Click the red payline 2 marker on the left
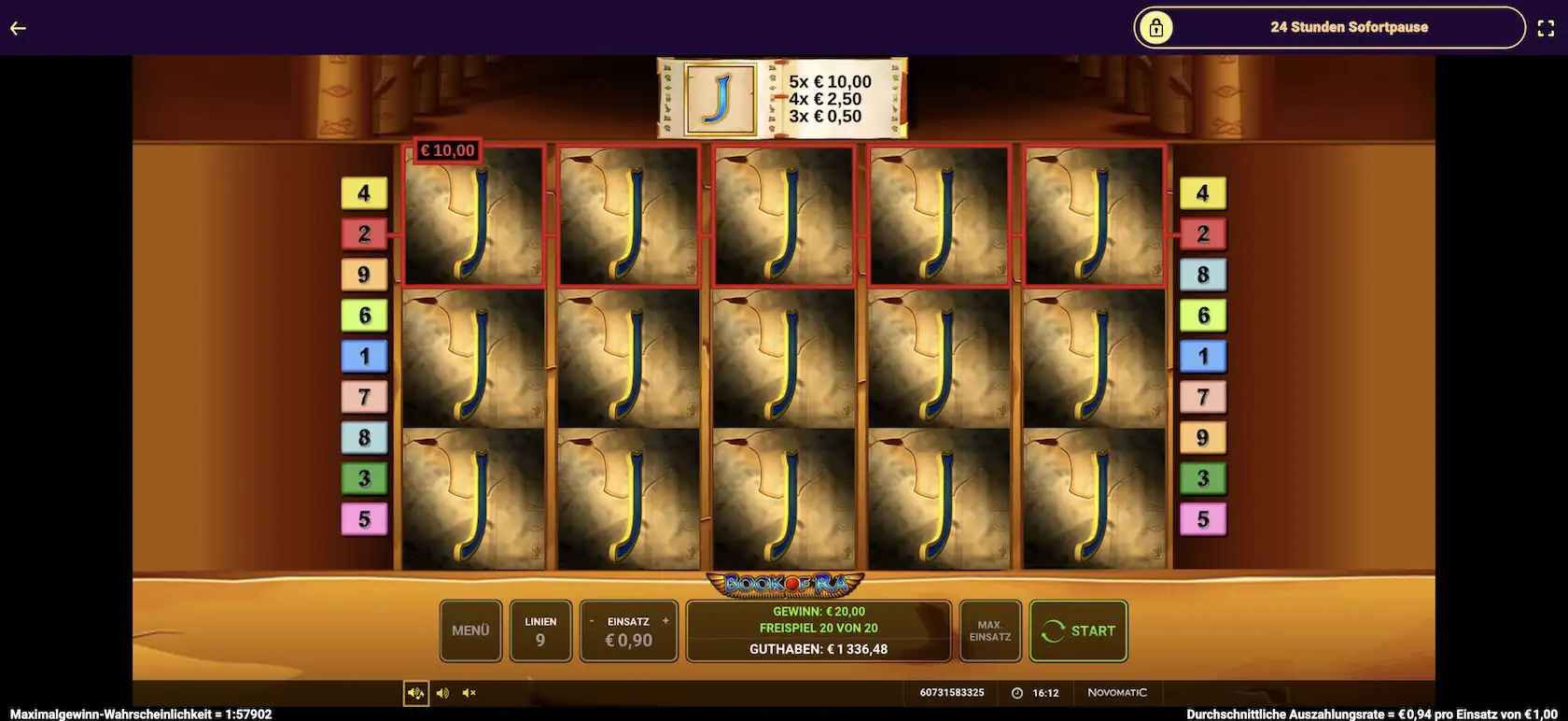Image resolution: width=1568 pixels, height=721 pixels. [x=364, y=233]
